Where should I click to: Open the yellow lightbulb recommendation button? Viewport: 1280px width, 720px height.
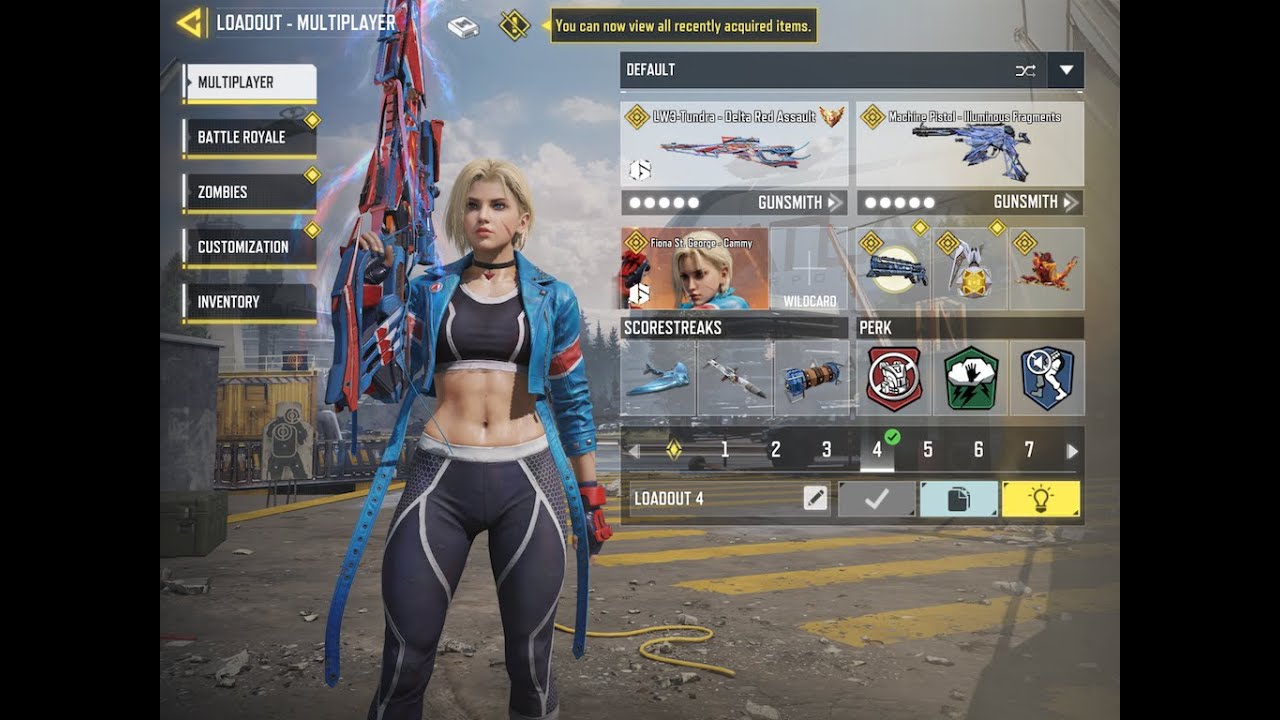pyautogui.click(x=1041, y=498)
